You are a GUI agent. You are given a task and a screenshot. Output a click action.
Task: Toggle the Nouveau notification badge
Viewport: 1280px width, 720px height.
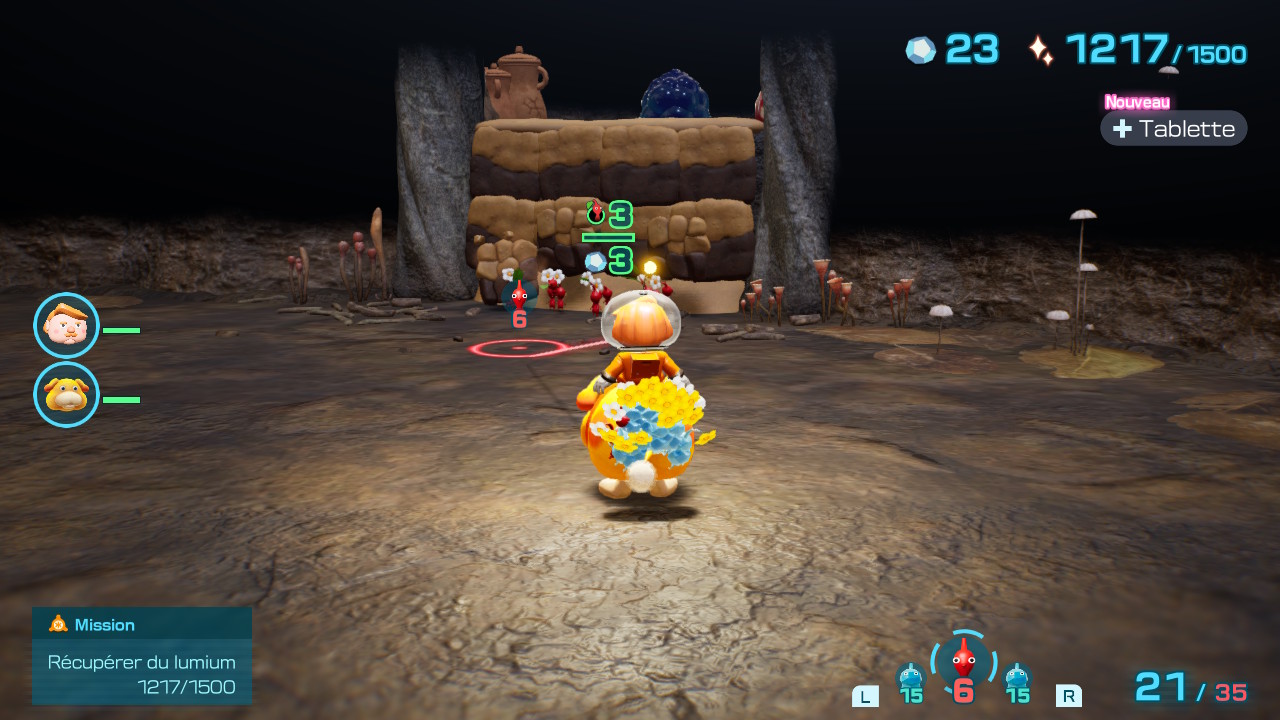click(x=1136, y=101)
